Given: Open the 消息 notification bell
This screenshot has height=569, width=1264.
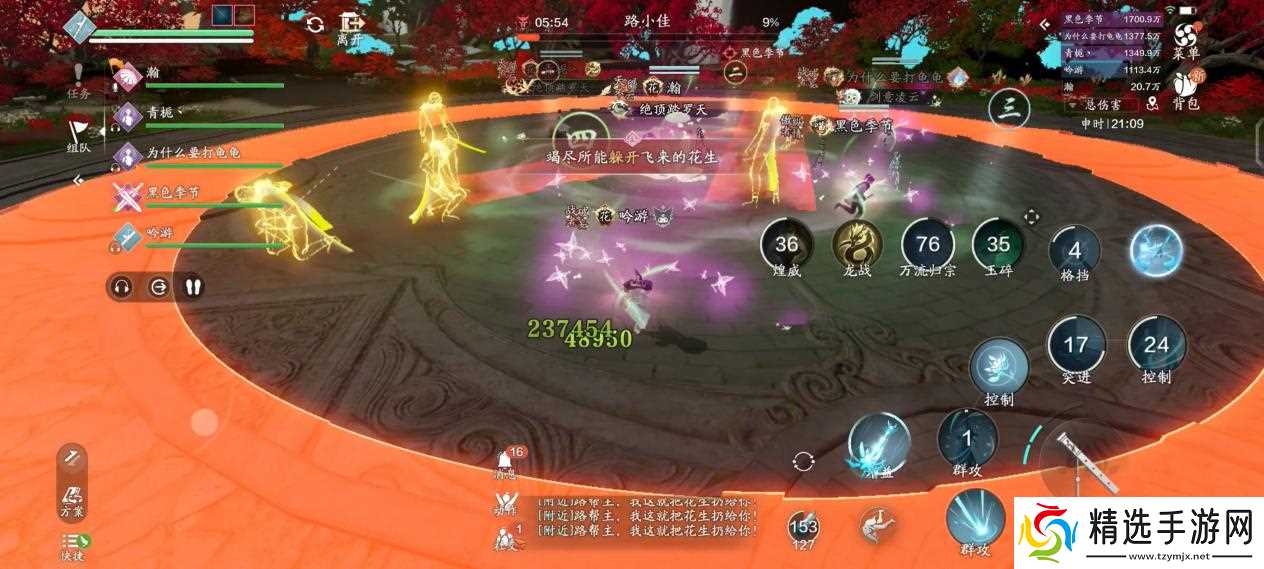Looking at the screenshot, I should (507, 462).
